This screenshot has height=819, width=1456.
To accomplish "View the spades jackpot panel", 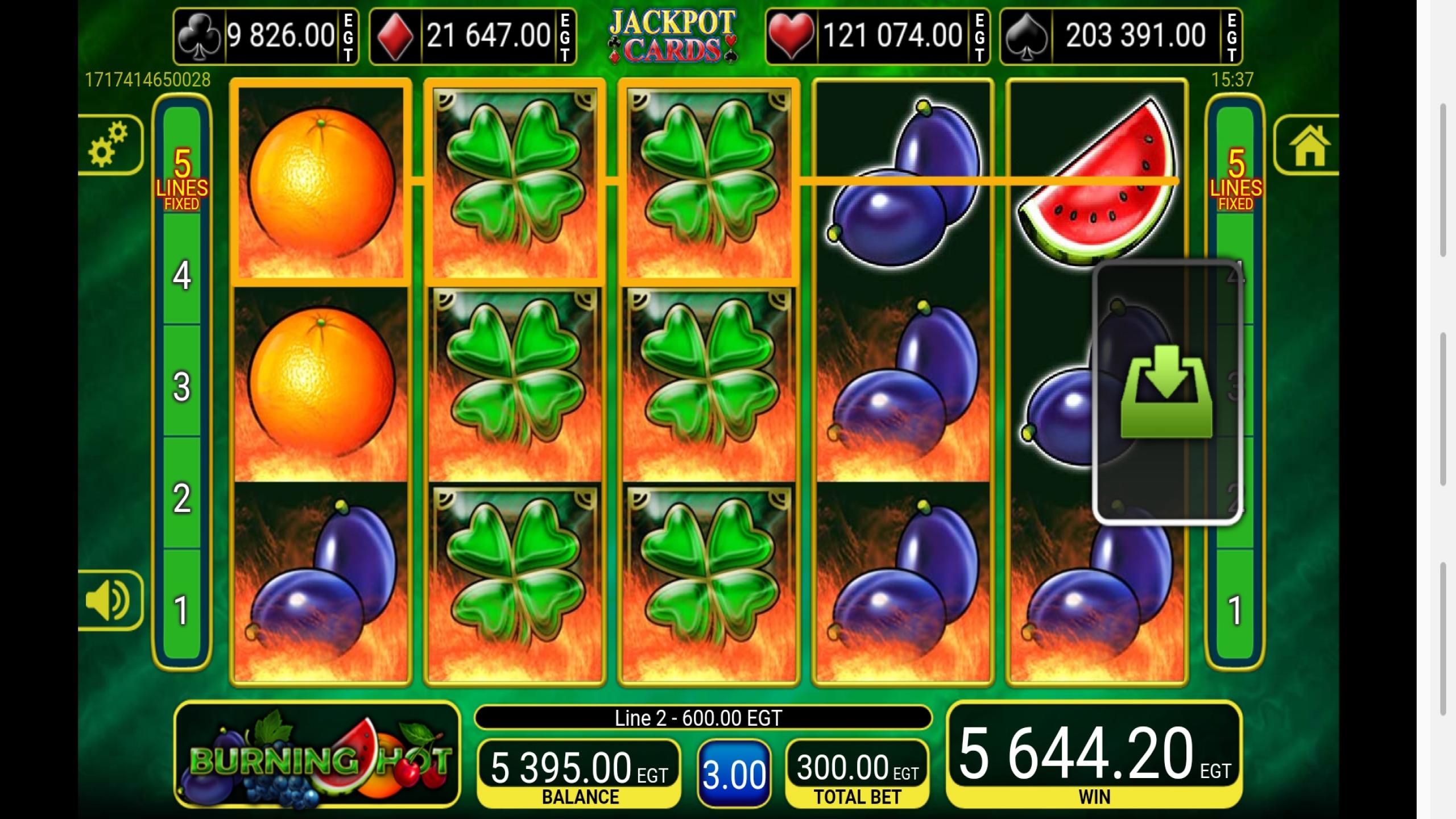I will tap(1120, 36).
